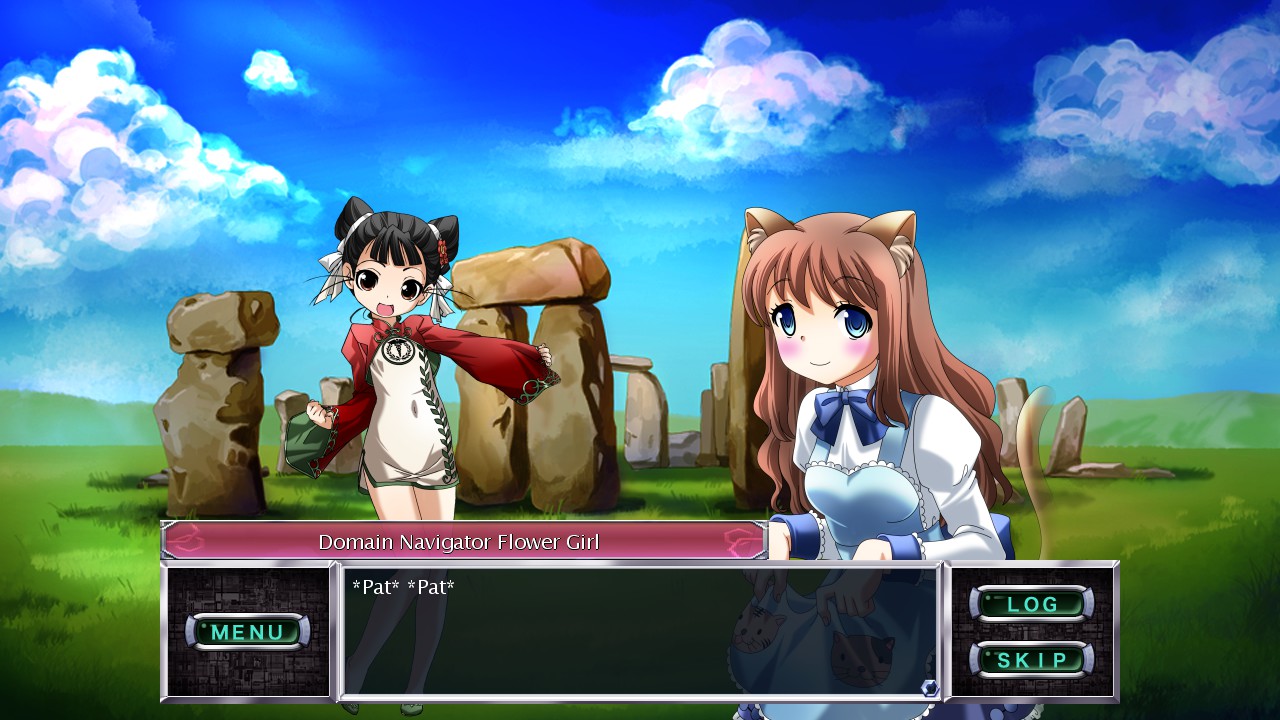
Task: Select the Domain Navigator Flower Girl name plate
Action: click(x=460, y=541)
